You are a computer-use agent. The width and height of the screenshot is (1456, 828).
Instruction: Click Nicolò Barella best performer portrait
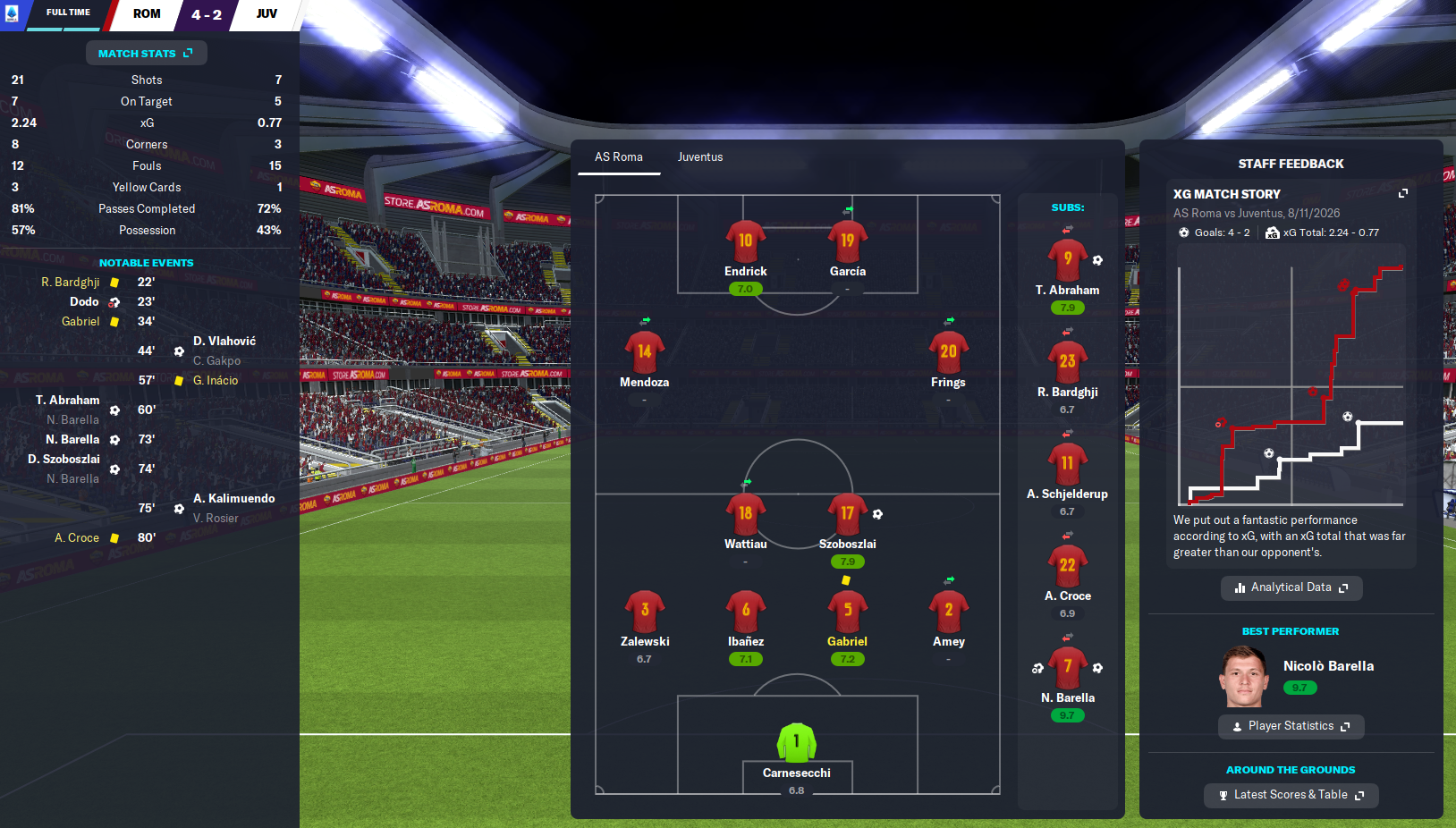pos(1244,678)
